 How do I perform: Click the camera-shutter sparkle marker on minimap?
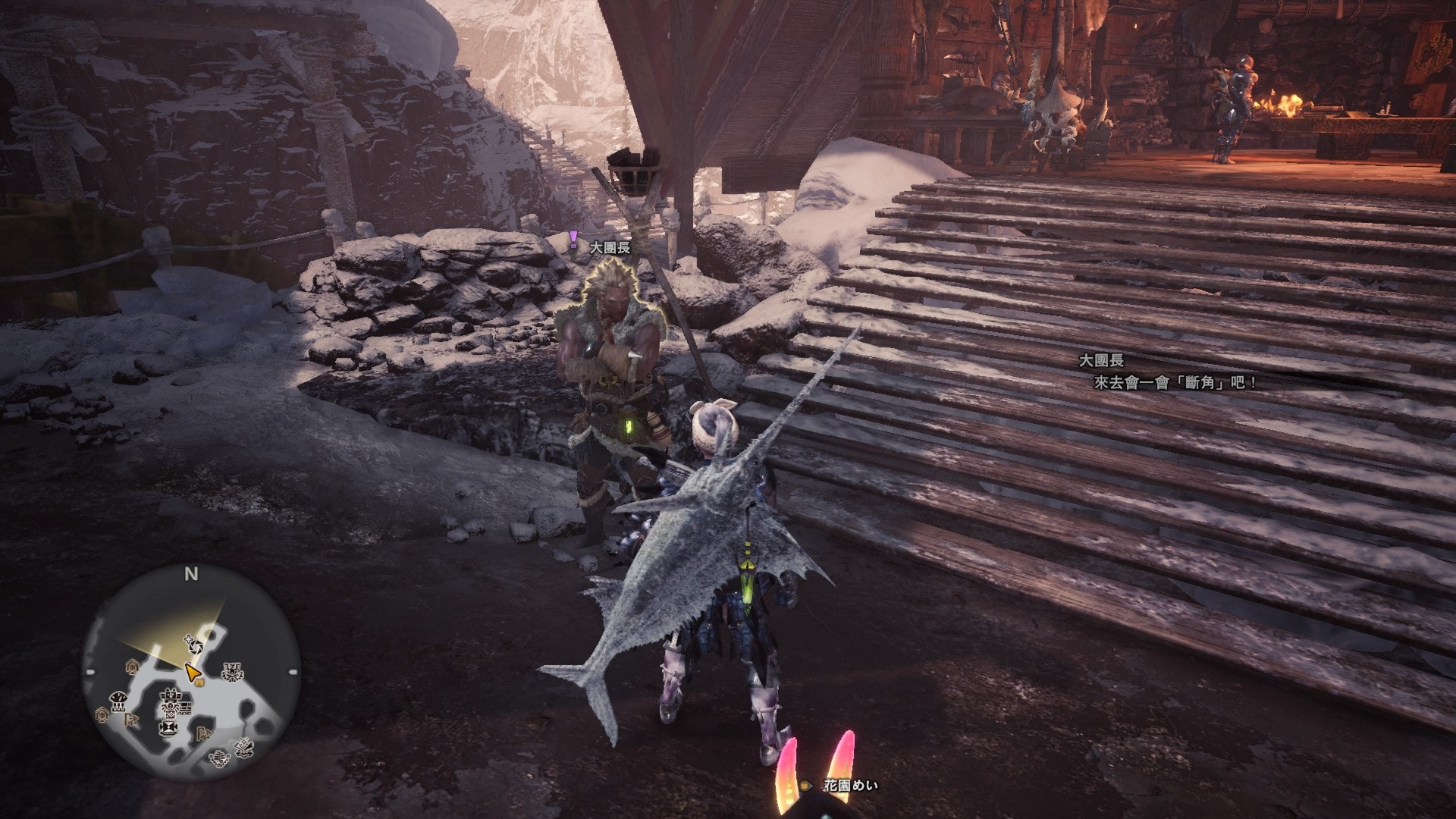[194, 647]
